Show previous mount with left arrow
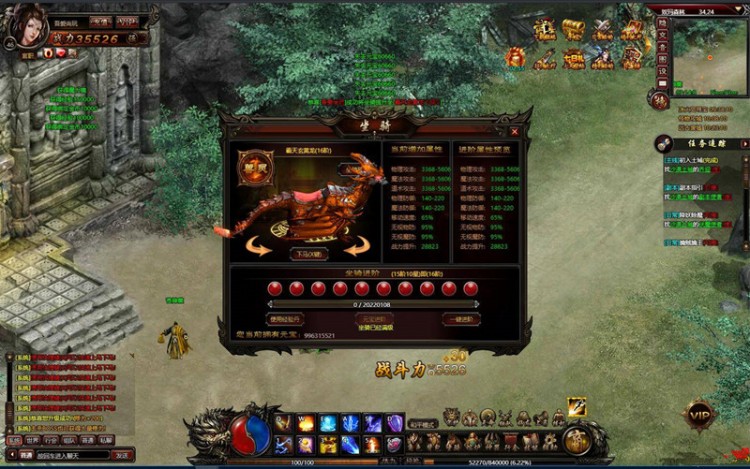The image size is (750, 469). tap(259, 247)
